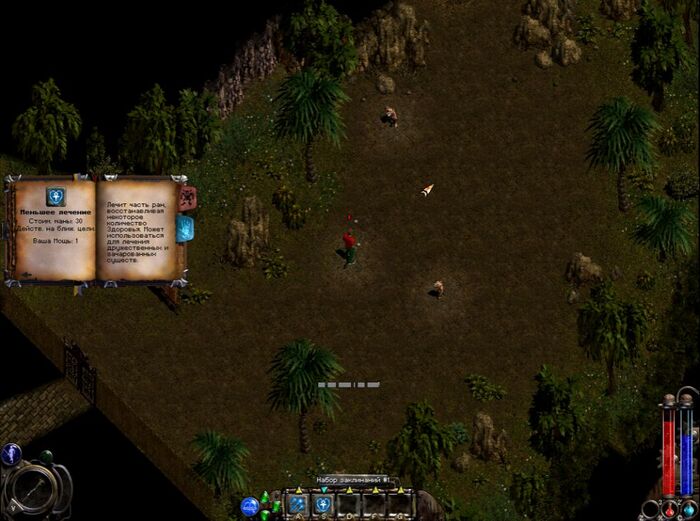This screenshot has height=521, width=700.
Task: Click the blue orb button beside the hotbar
Action: point(250,506)
